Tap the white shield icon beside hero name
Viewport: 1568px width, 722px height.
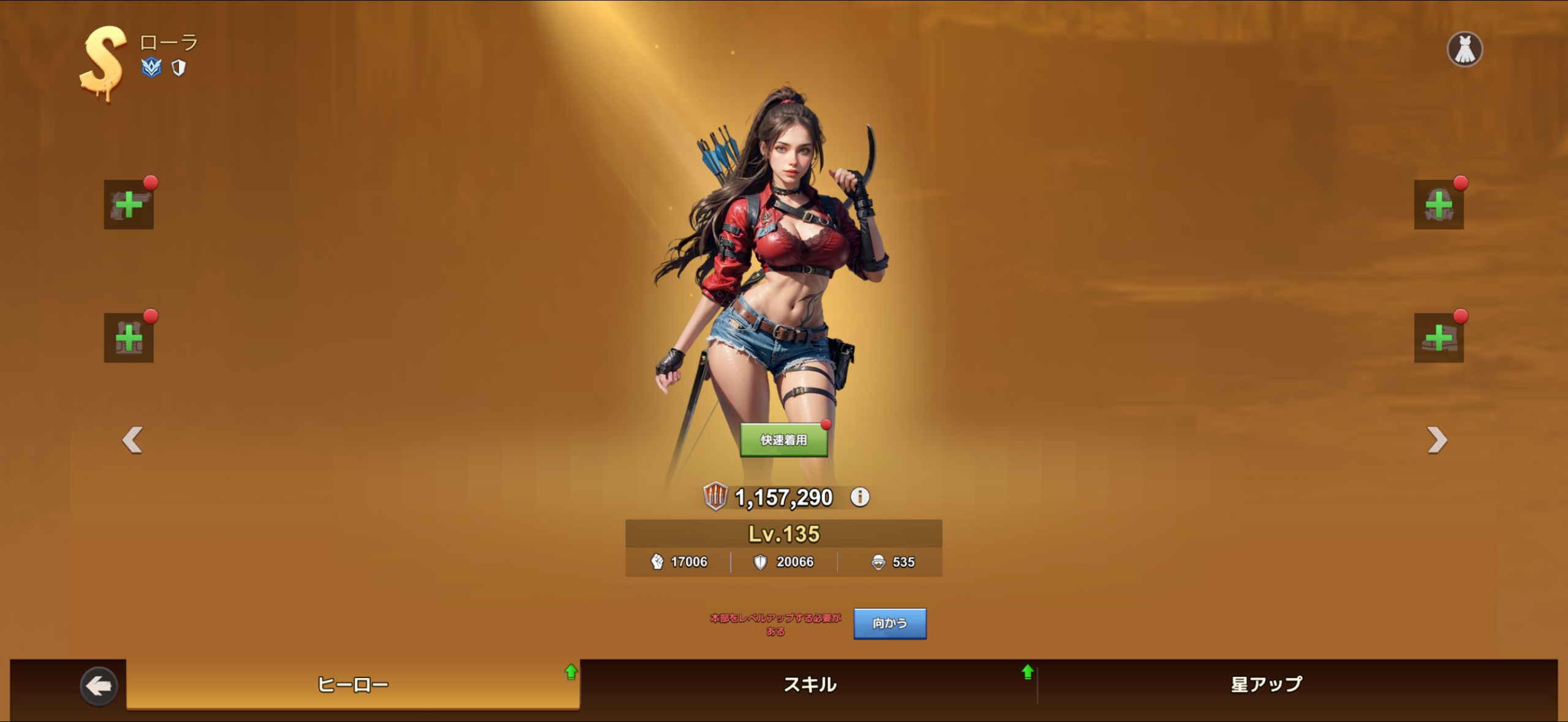178,68
